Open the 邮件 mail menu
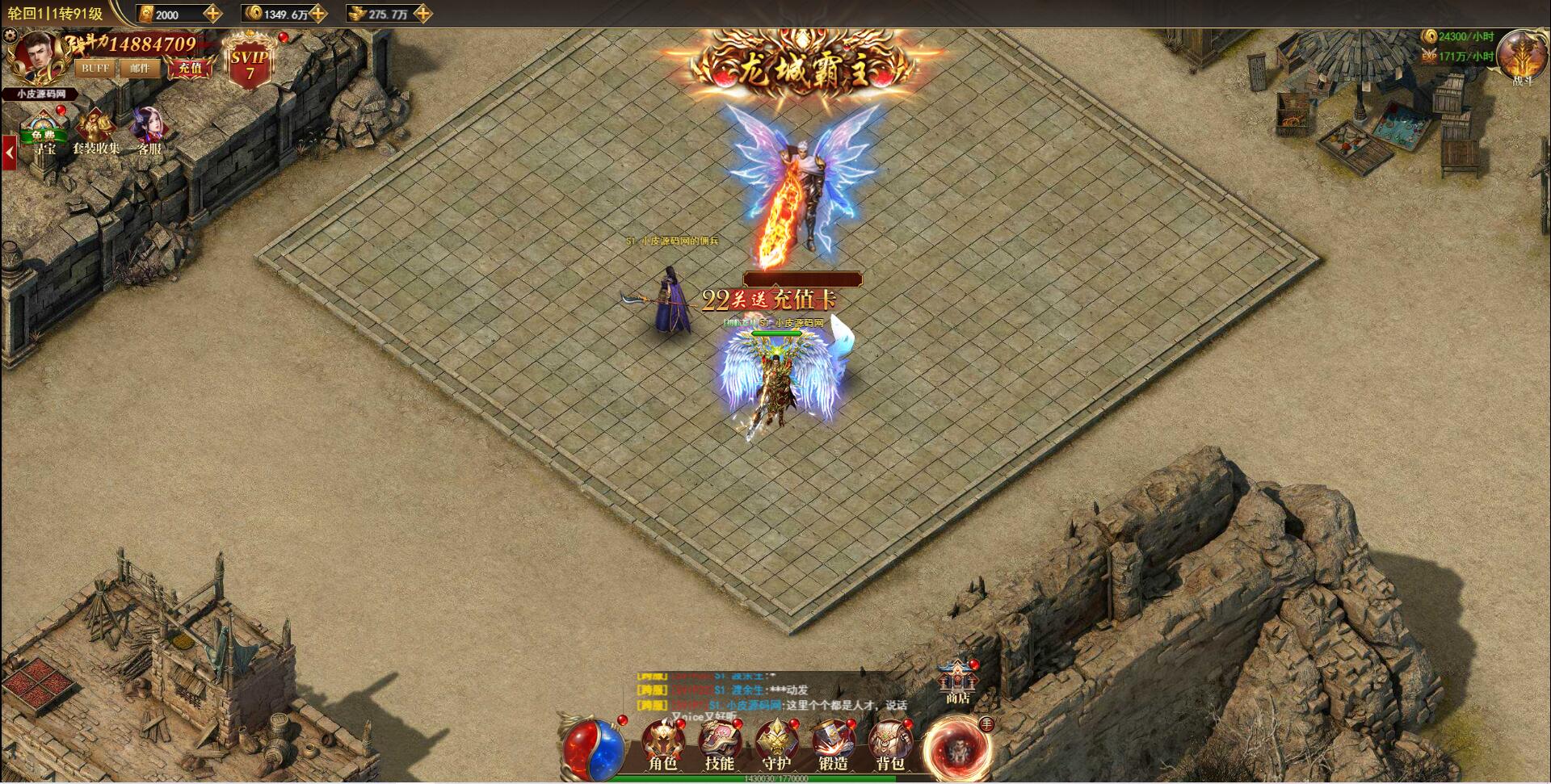Screen dimensions: 1551x784 coord(140,69)
